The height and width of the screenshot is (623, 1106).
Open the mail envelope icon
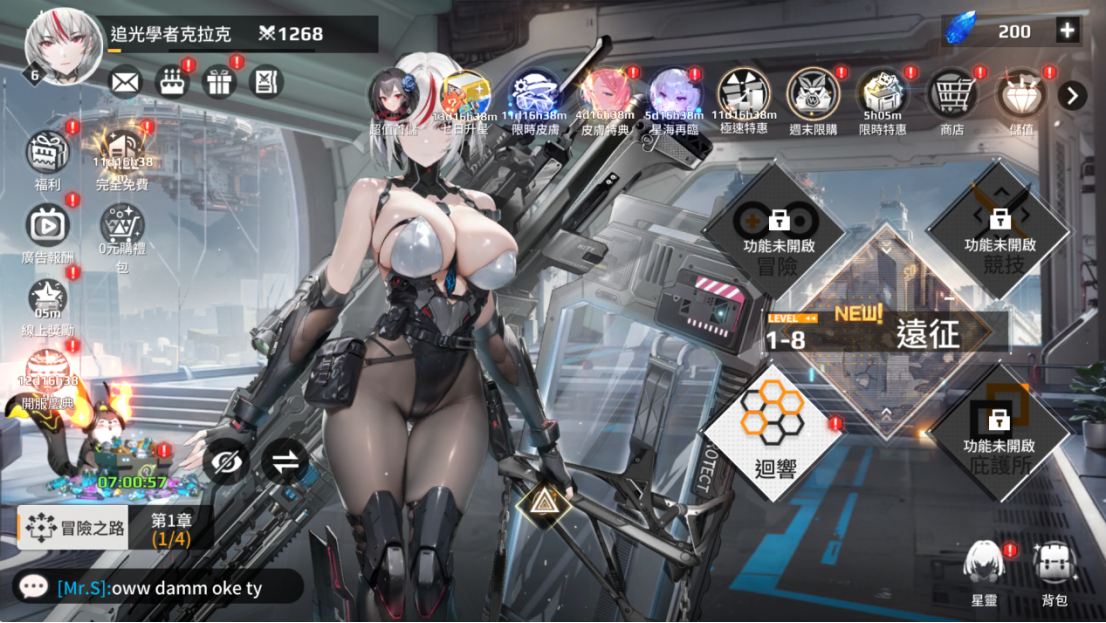(125, 81)
